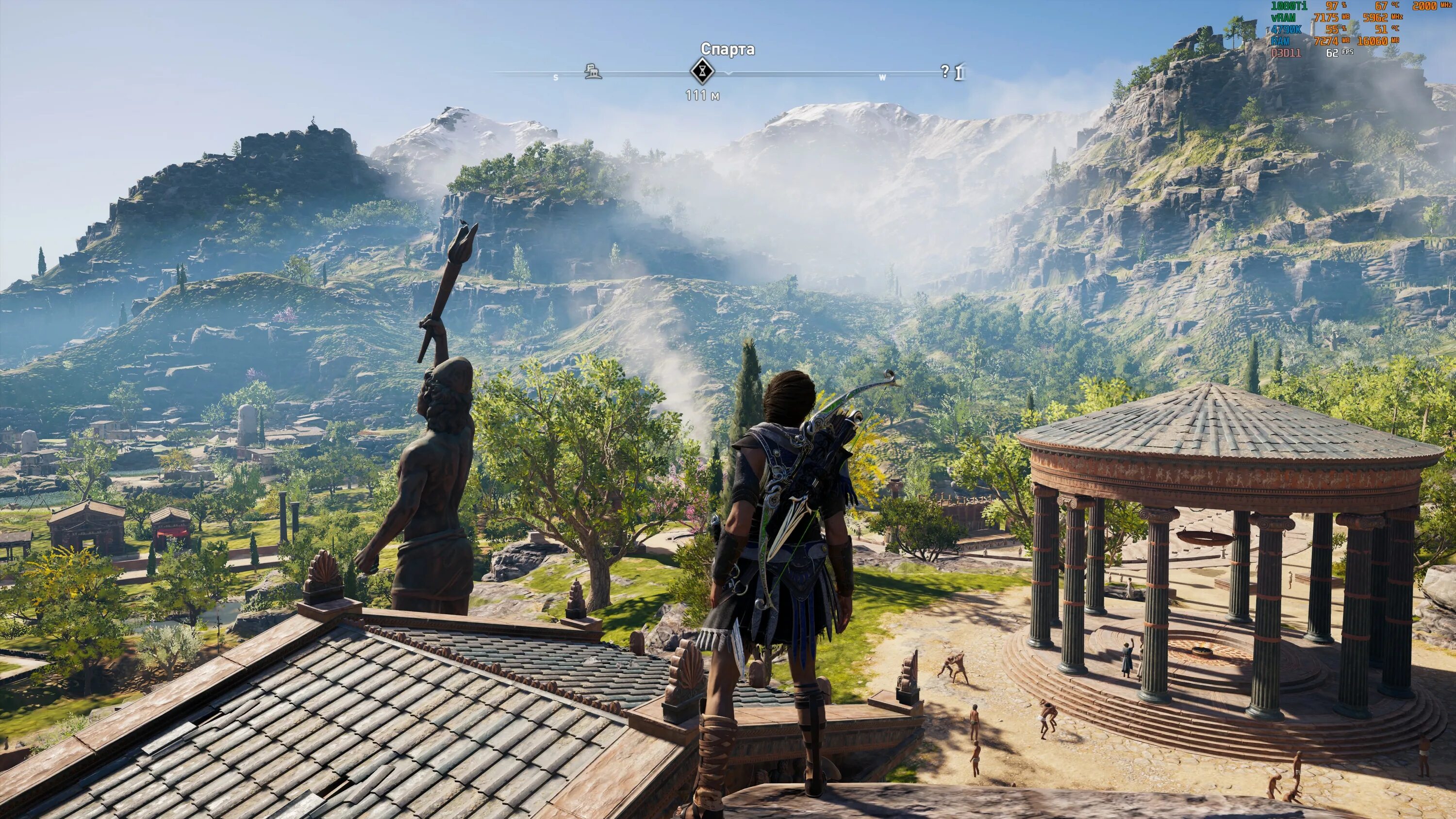Click the building location icon on the compass
Screen dimensions: 1456x819
pos(592,72)
